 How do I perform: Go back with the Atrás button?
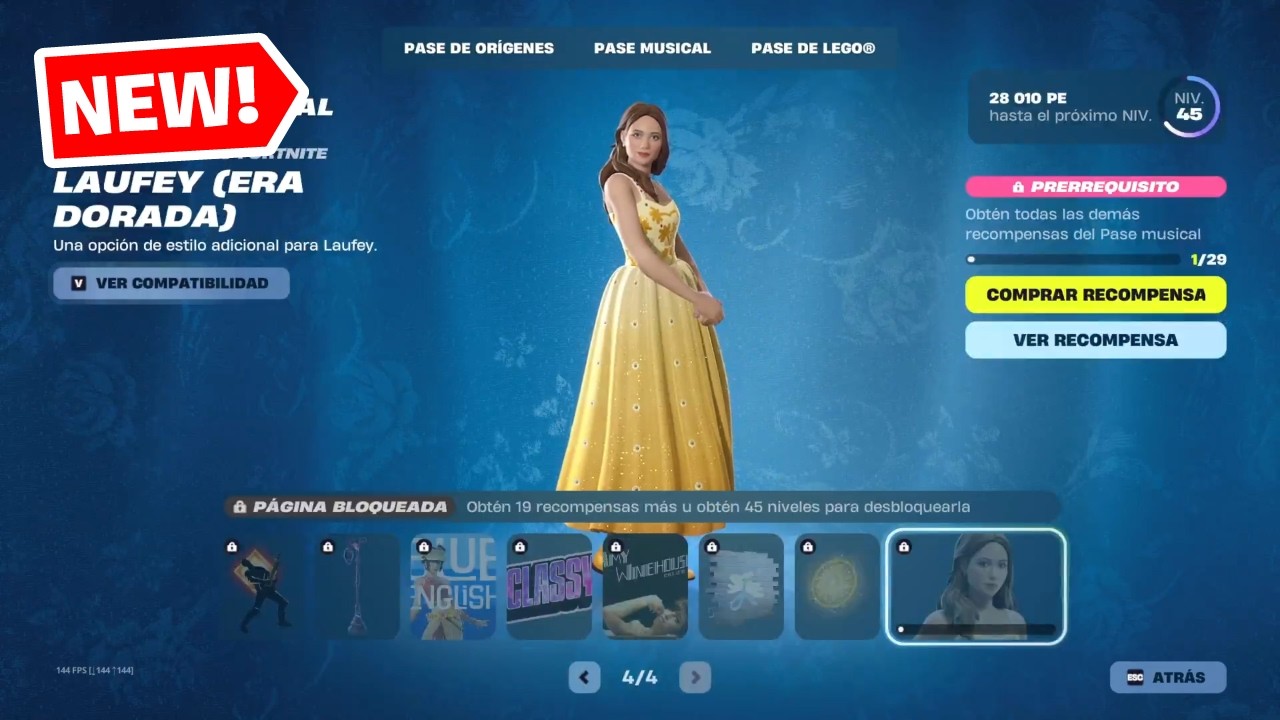click(x=1167, y=677)
